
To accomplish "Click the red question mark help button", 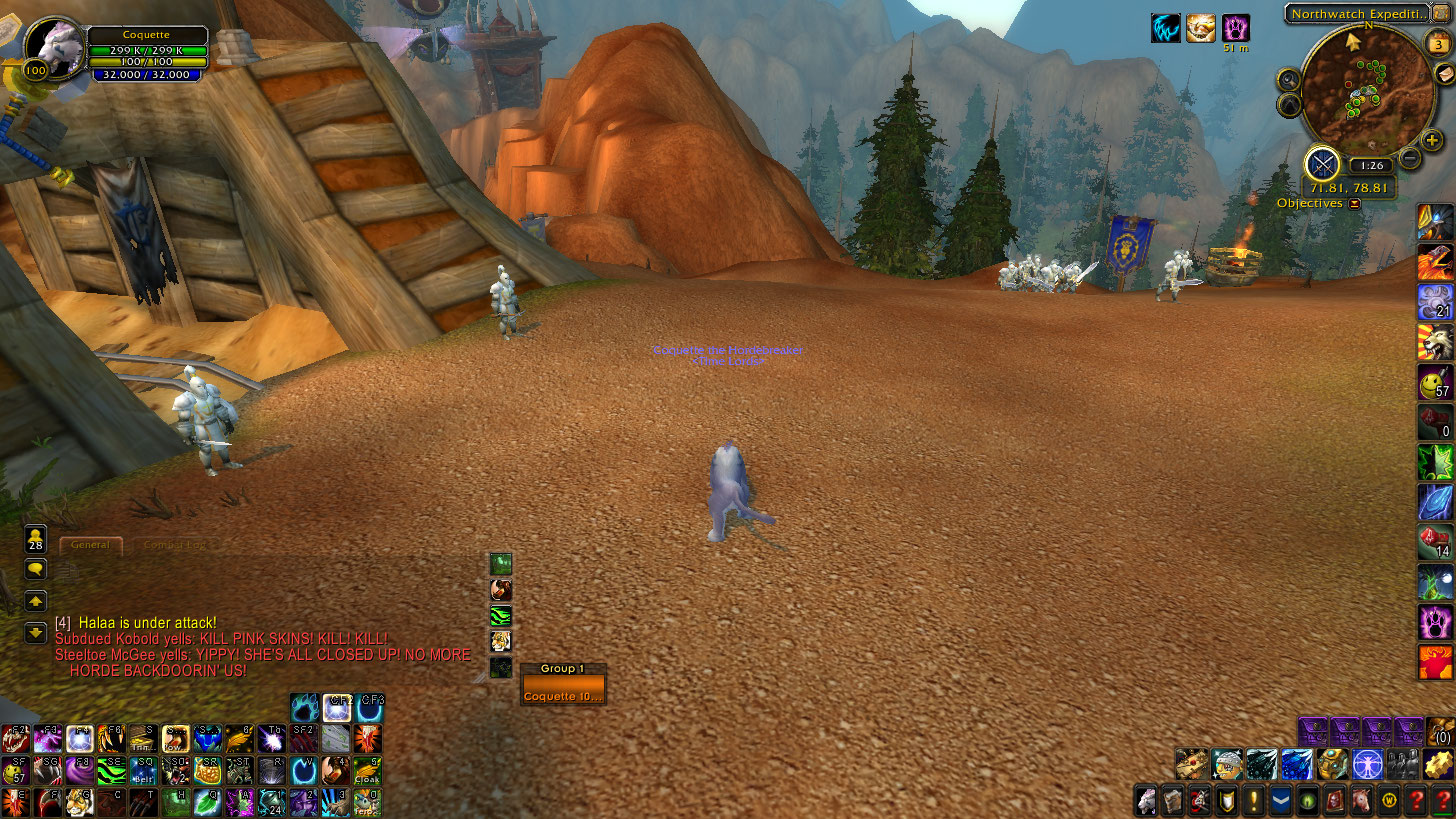I will tap(1415, 800).
